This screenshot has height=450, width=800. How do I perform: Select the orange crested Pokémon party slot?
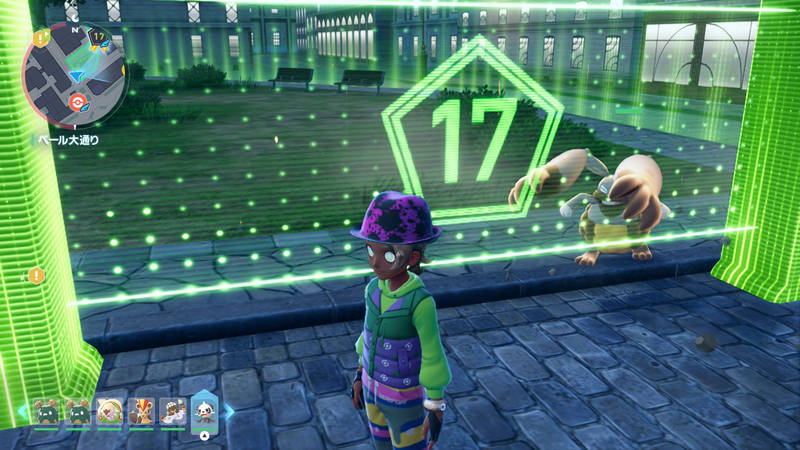coord(140,411)
